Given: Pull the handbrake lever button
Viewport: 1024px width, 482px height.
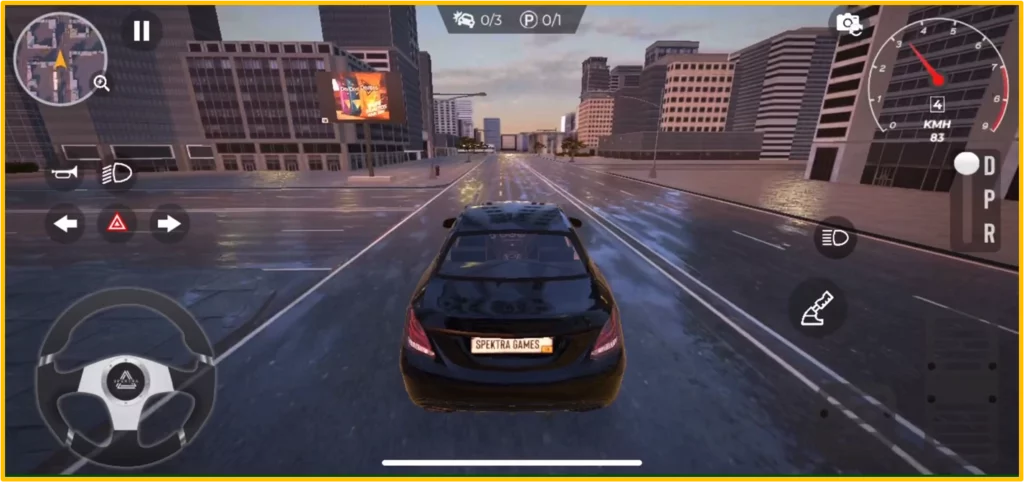Looking at the screenshot, I should pyautogui.click(x=818, y=309).
